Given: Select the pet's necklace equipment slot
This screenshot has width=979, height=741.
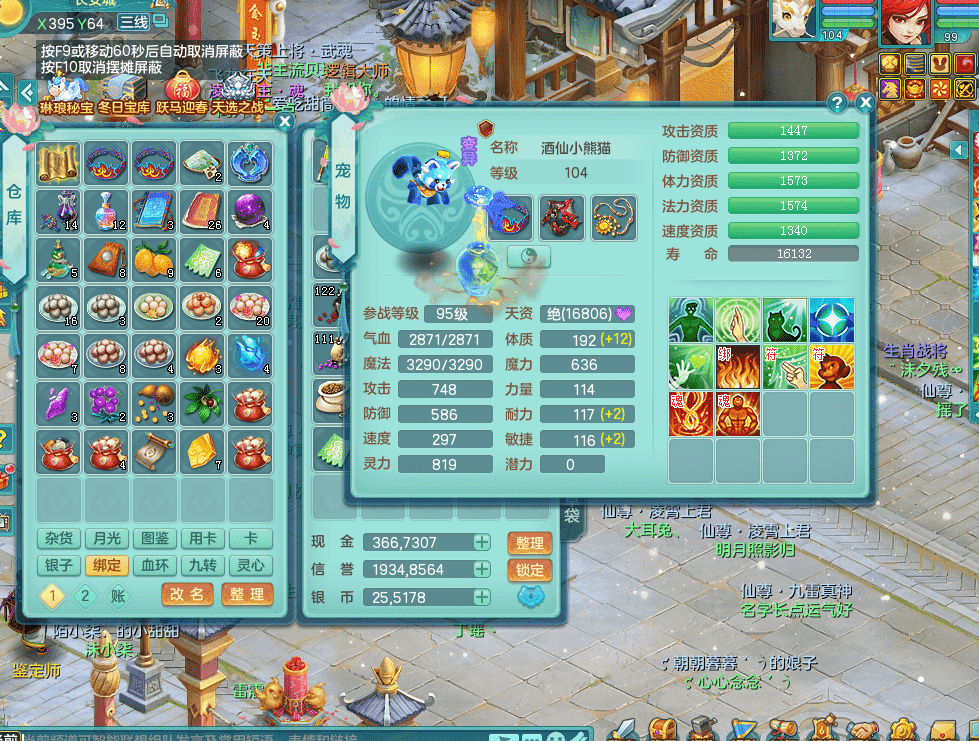Looking at the screenshot, I should point(613,215).
